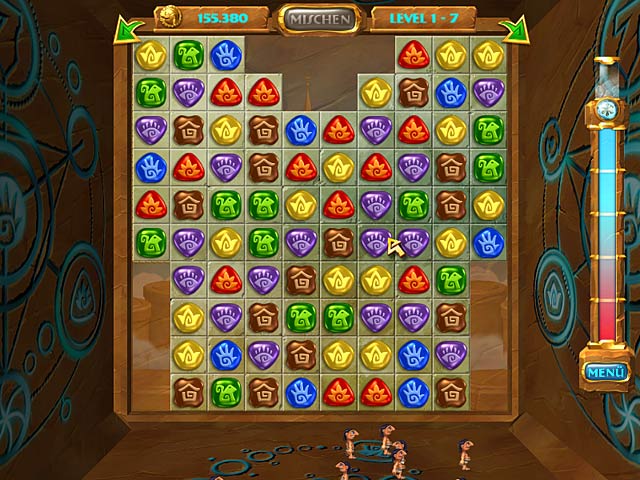Shuffle the board with the MISCHEN button
This screenshot has height=480, width=640.
point(320,18)
